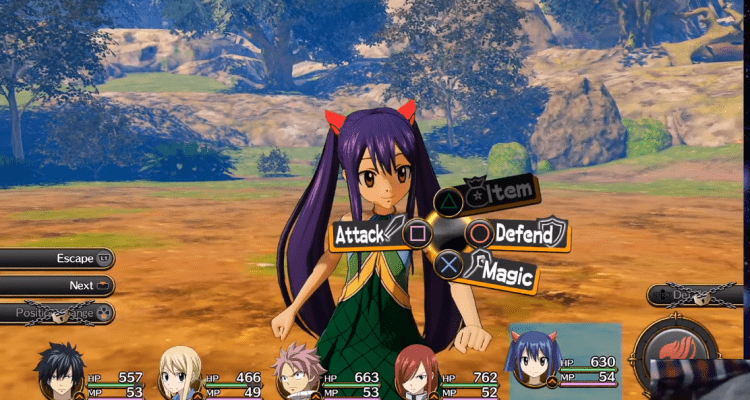750x400 pixels.
Task: Click the chained Position Change button
Action: tap(57, 313)
